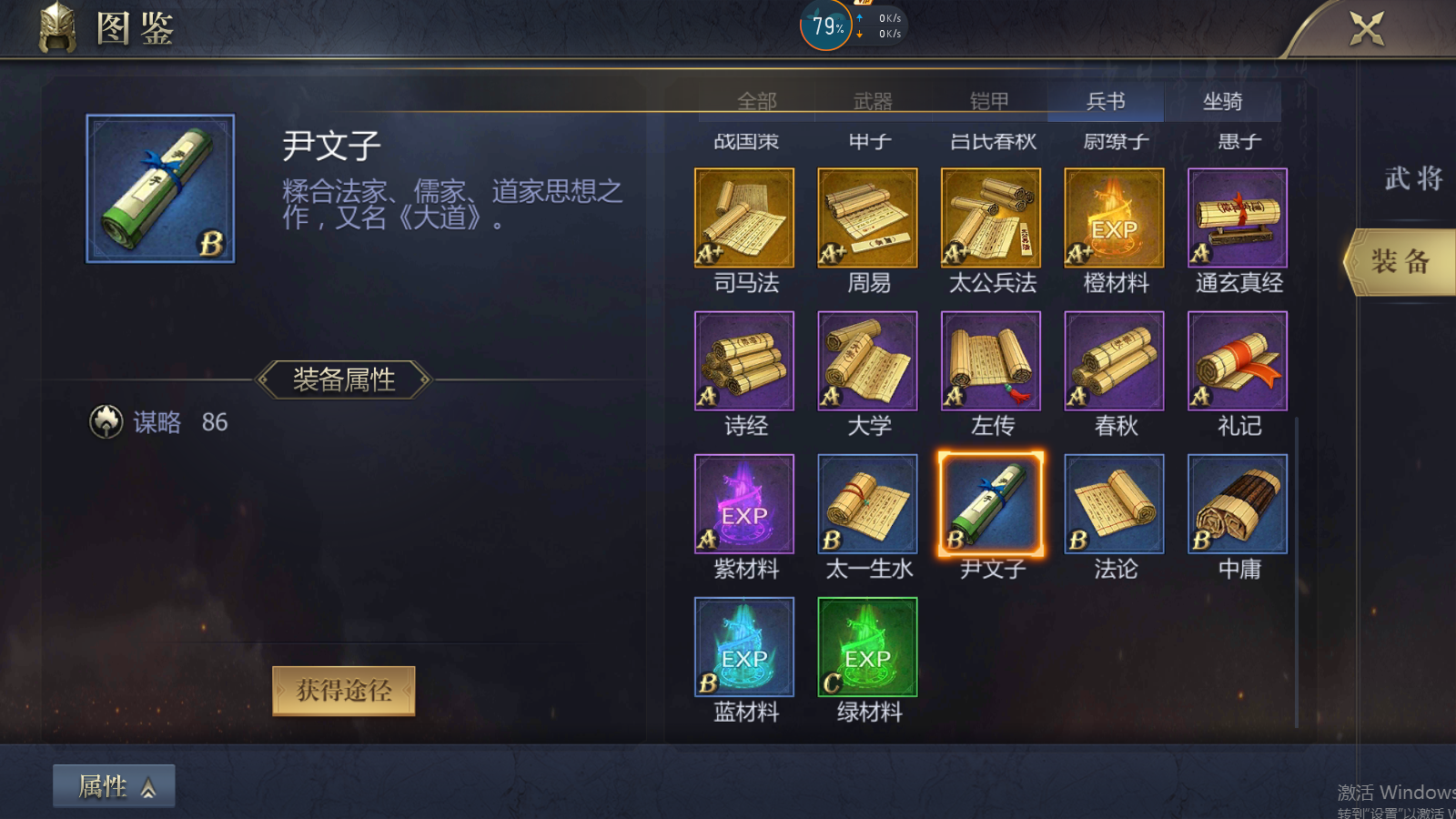Click the 紫材料 EXP material icon
Screen dimensions: 1456x819
[744, 503]
